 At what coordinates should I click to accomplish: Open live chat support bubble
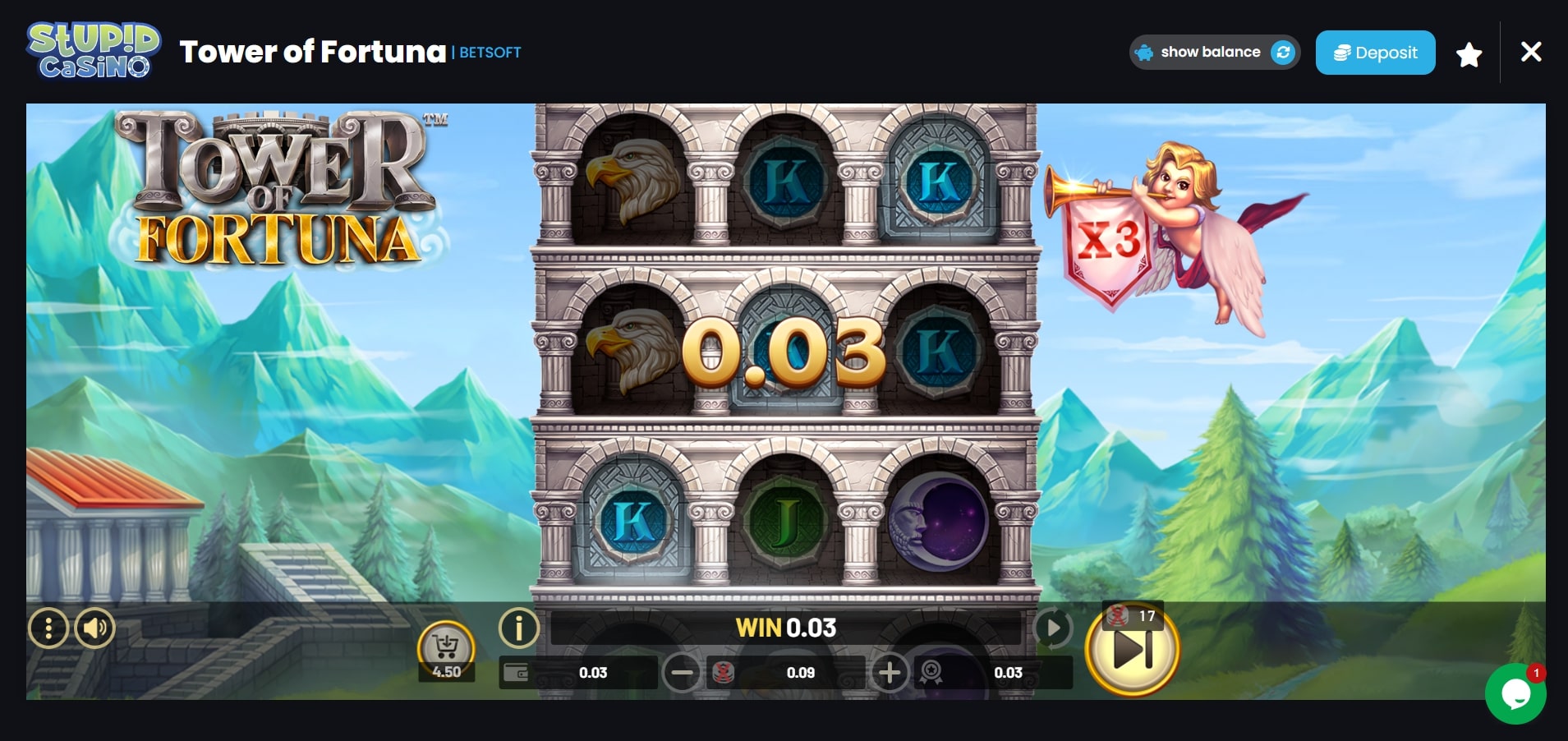coord(1517,693)
